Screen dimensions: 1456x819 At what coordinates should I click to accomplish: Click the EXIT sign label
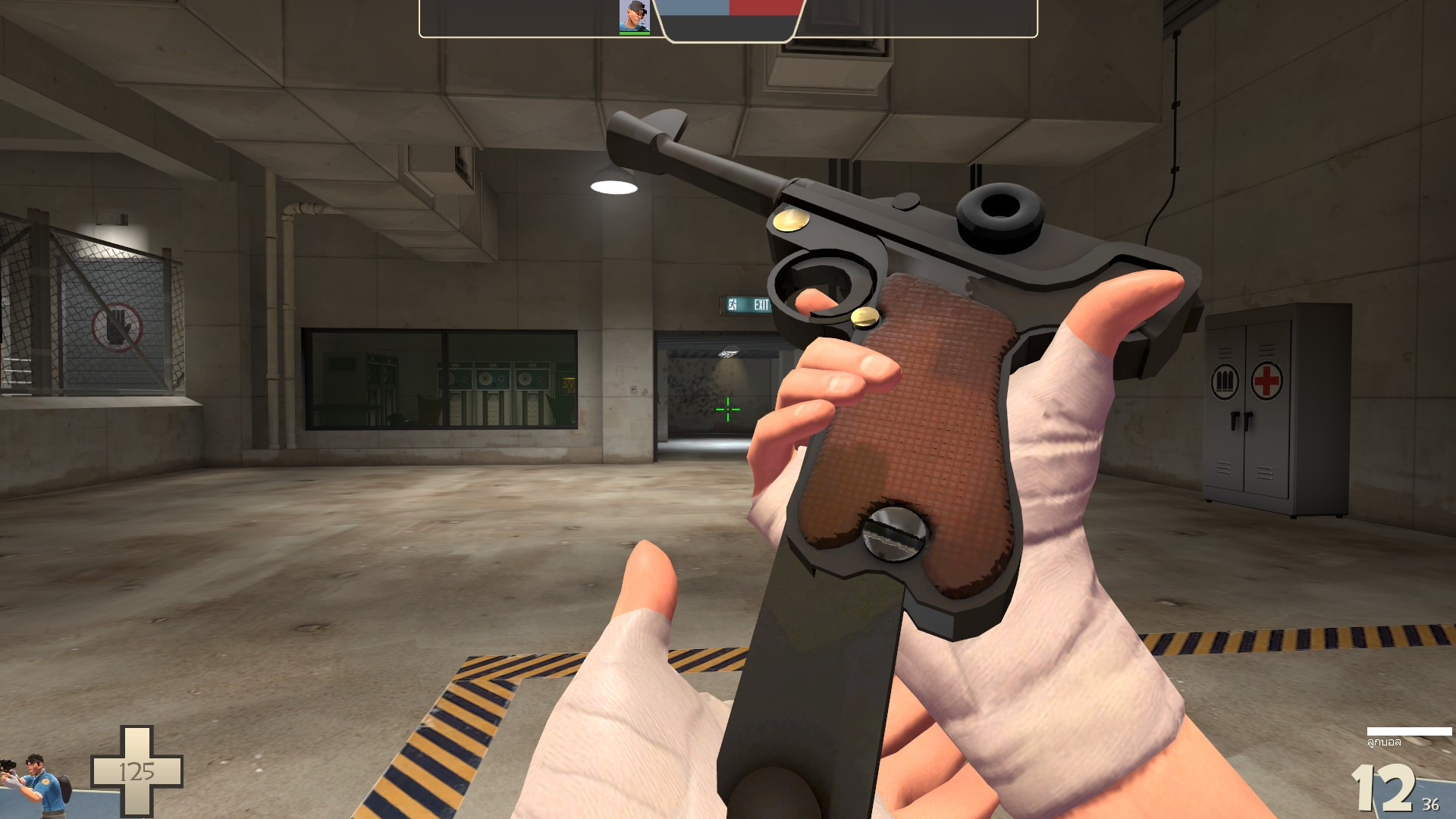point(761,305)
